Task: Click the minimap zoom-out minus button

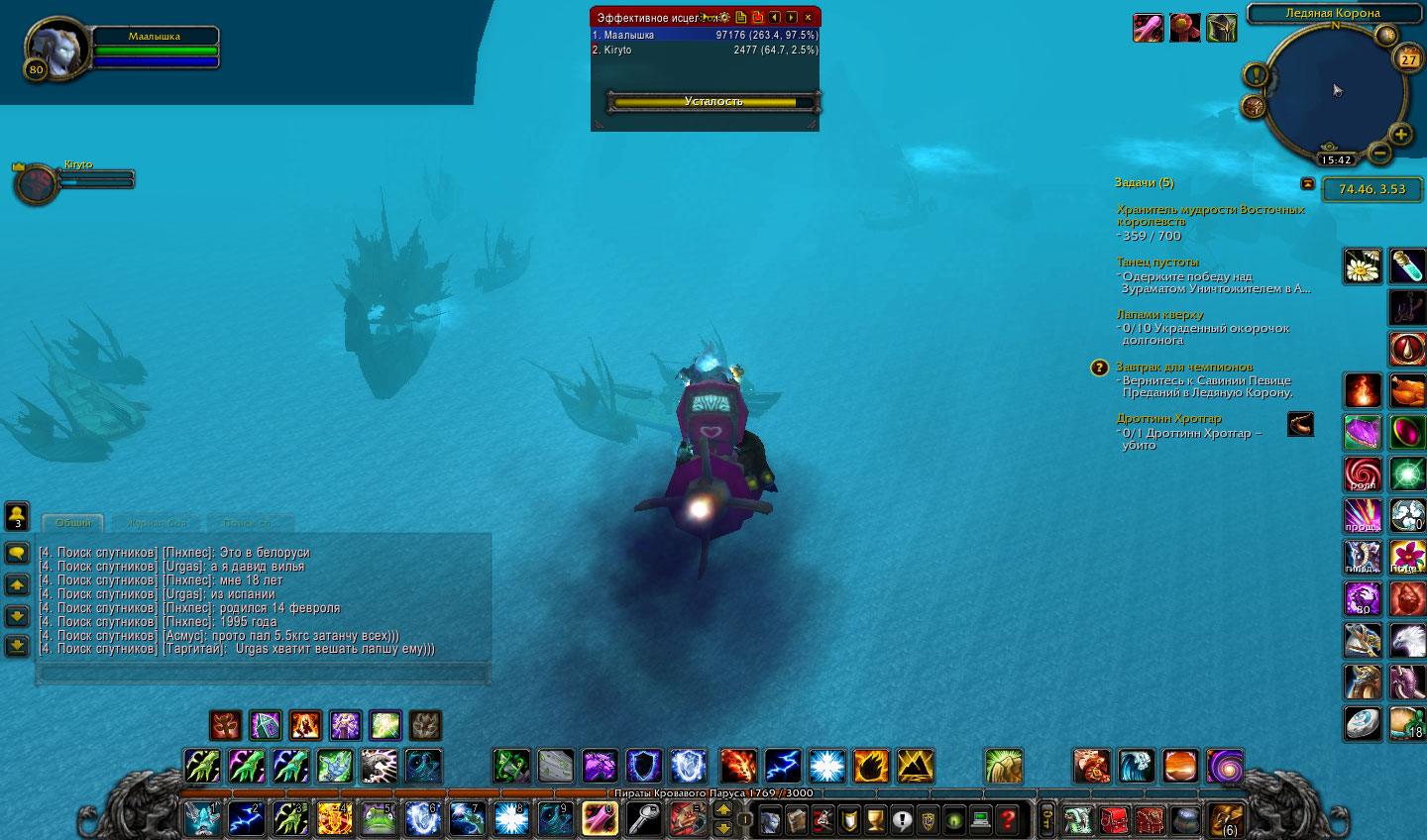Action: click(1378, 153)
